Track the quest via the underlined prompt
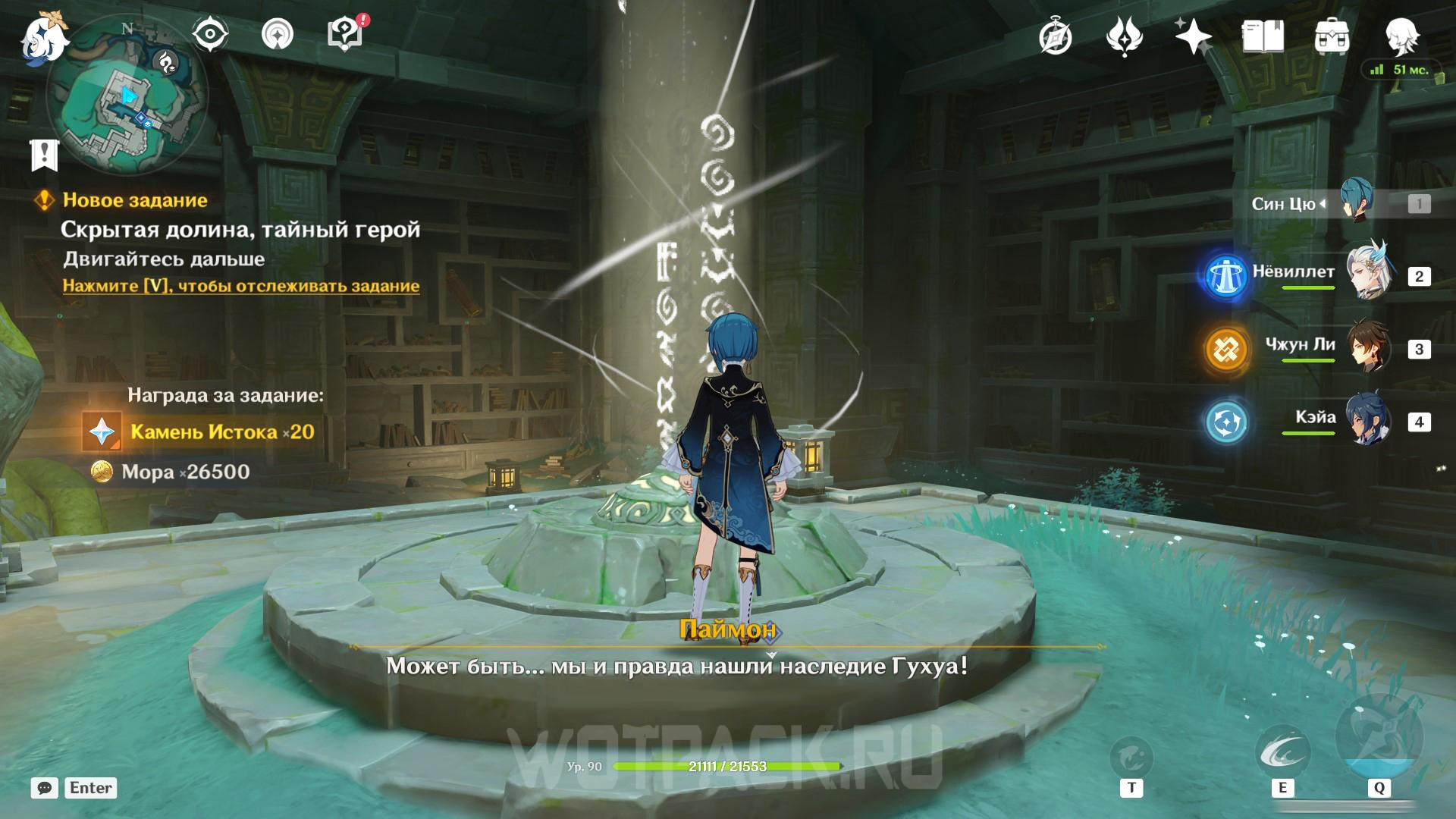 pyautogui.click(x=241, y=287)
